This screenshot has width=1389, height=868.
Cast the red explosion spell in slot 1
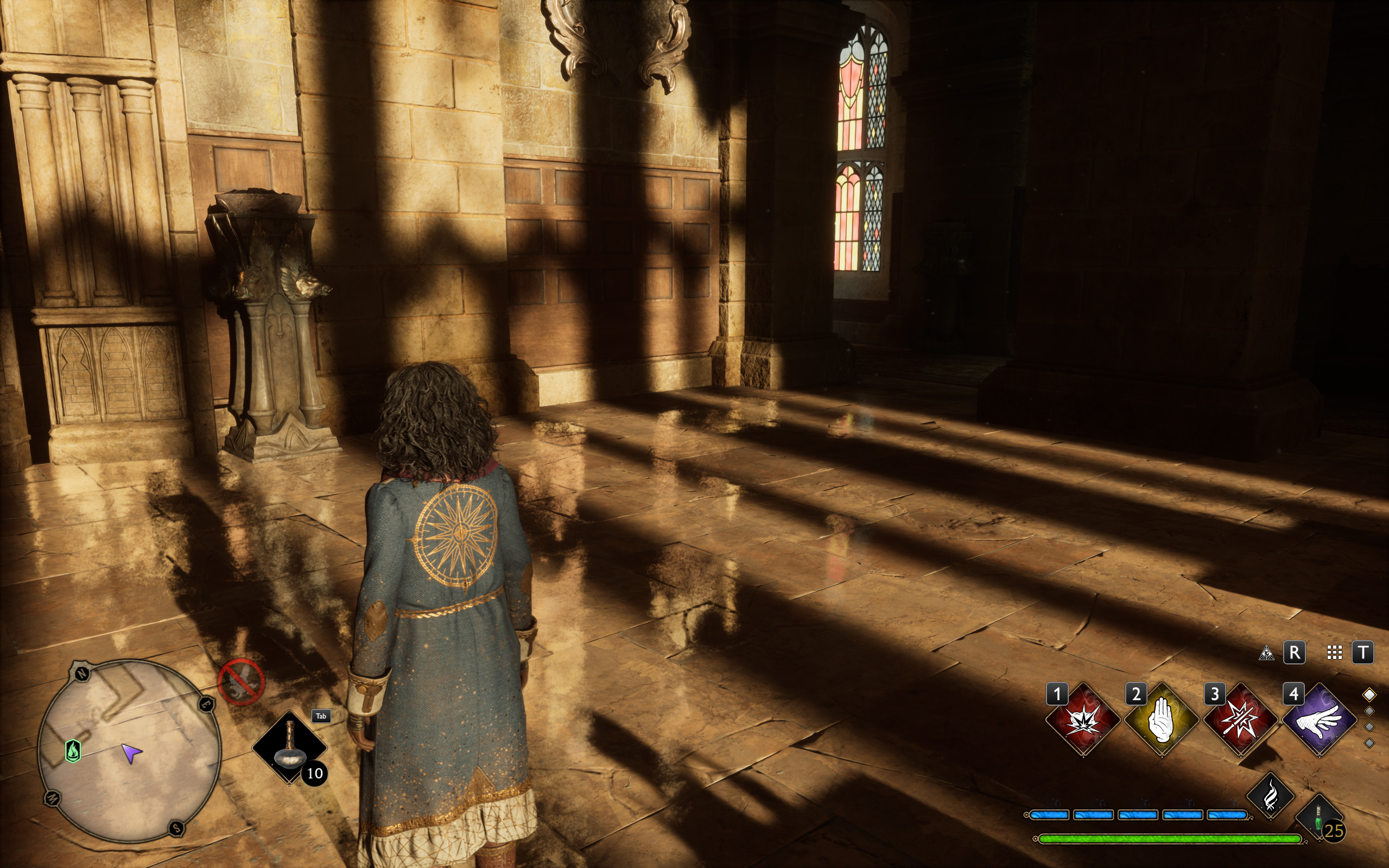pos(1082,720)
